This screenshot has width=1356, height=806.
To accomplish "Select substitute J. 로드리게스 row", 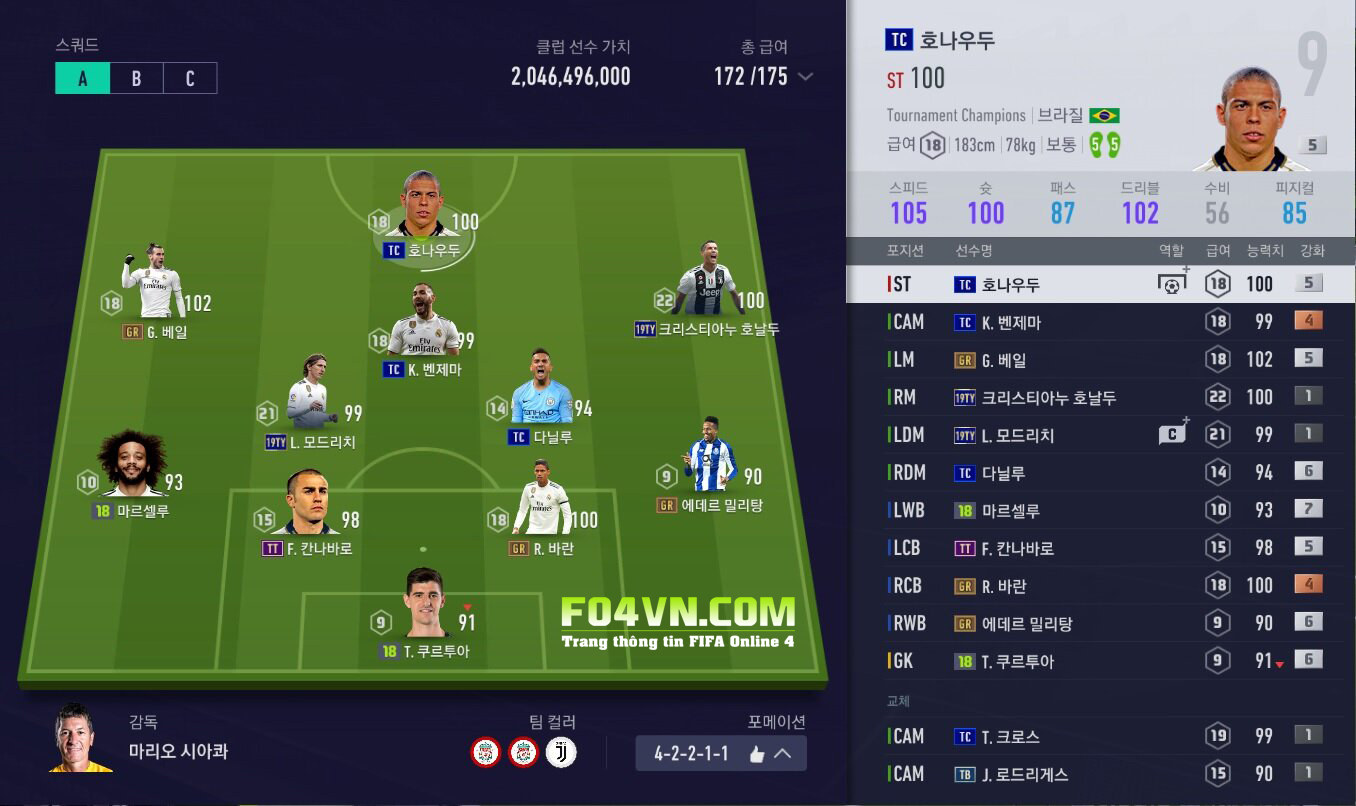I will pos(1100,774).
